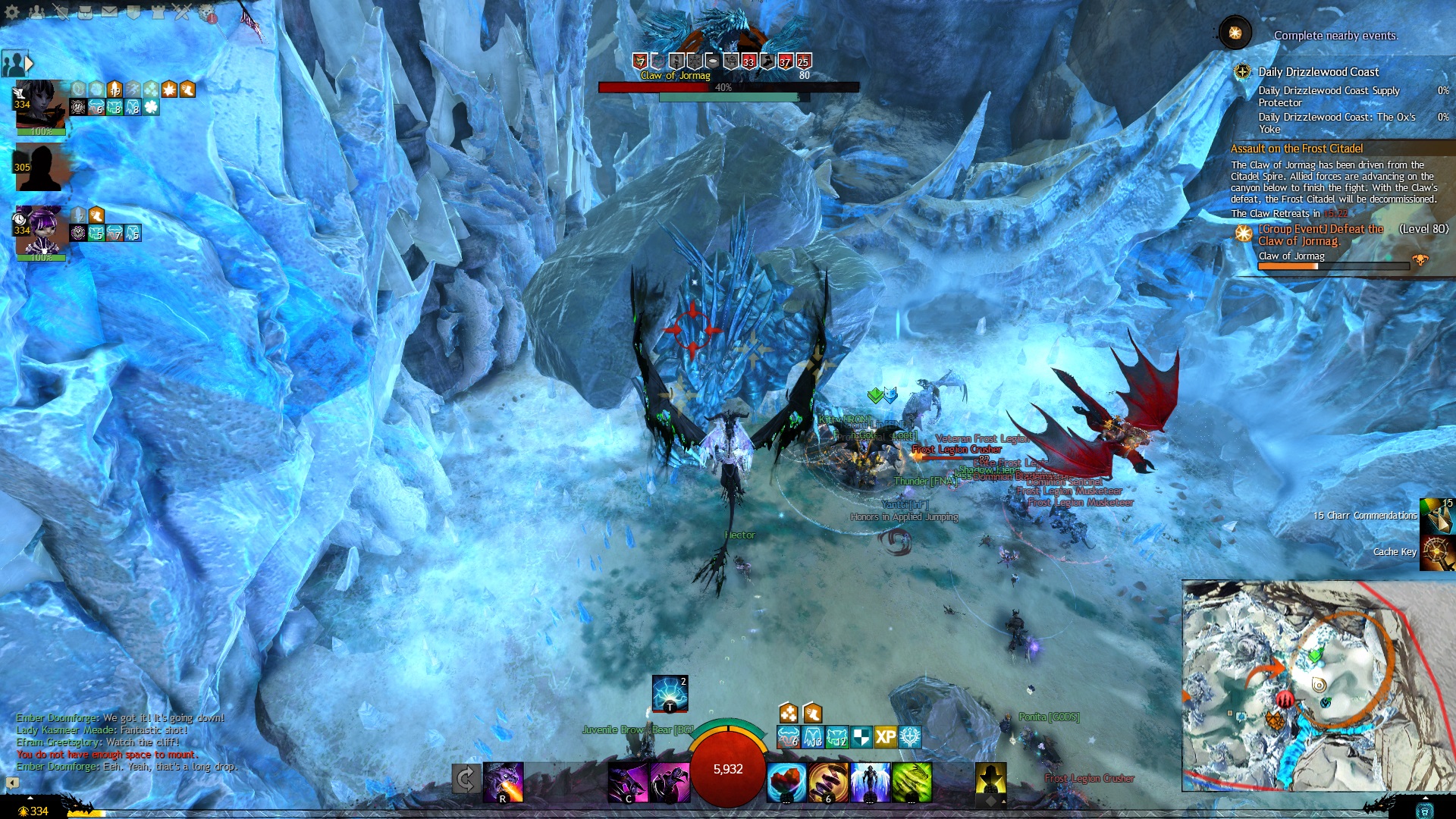Viewport: 1456px width, 819px height.
Task: Open the Mail envelope icon
Action: 109,11
